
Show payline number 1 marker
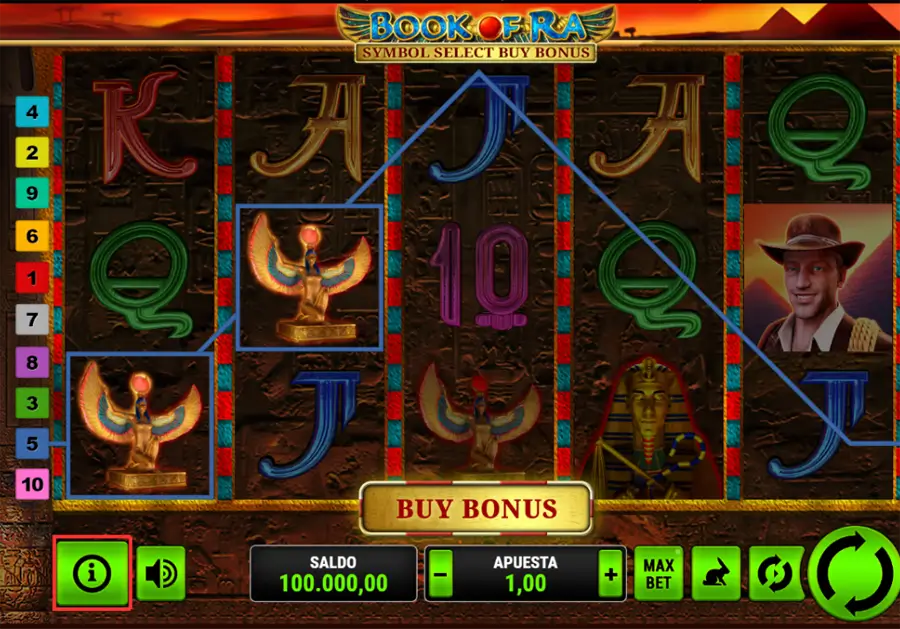pyautogui.click(x=32, y=277)
